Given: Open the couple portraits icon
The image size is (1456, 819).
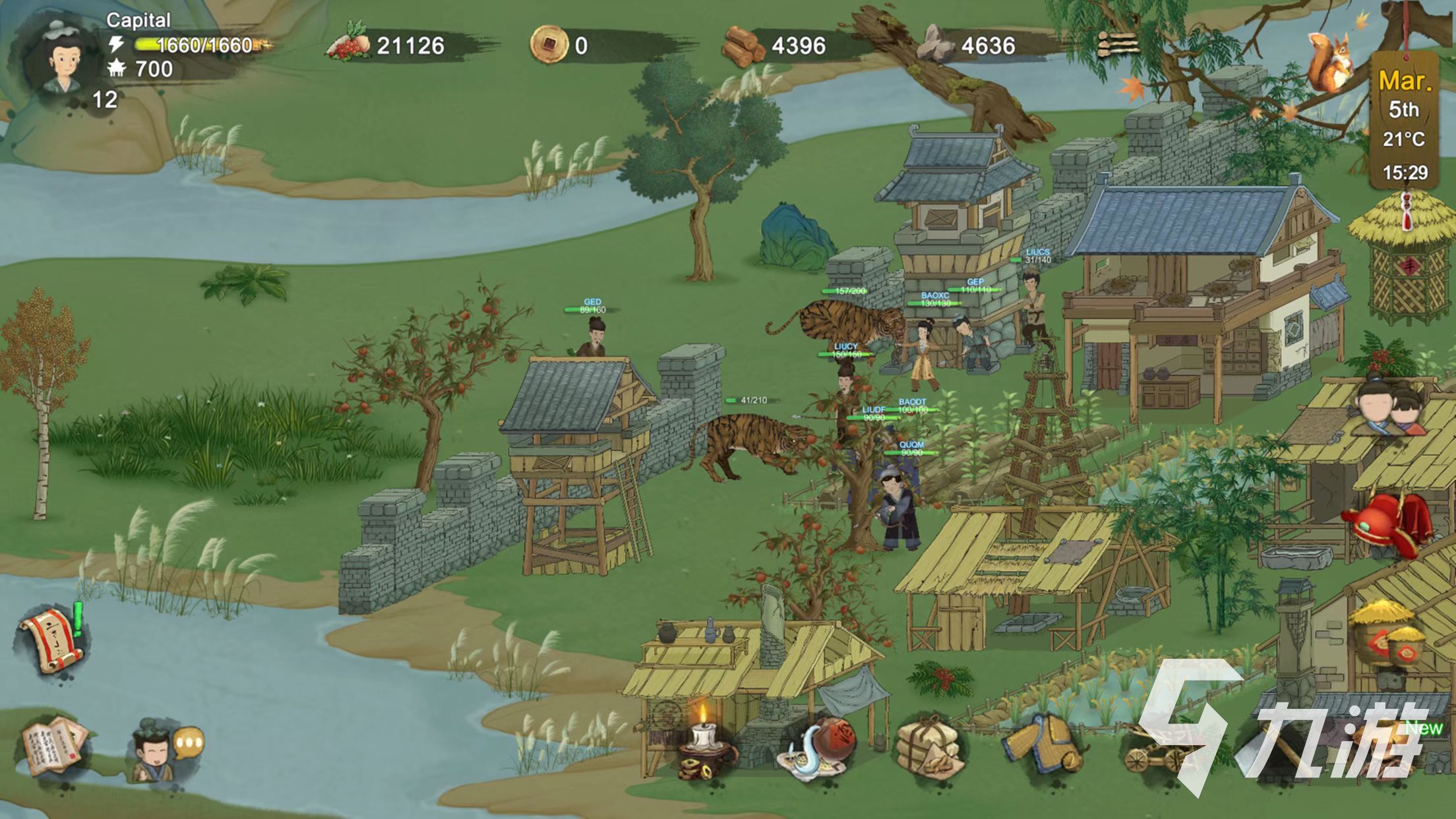Looking at the screenshot, I should [1391, 410].
